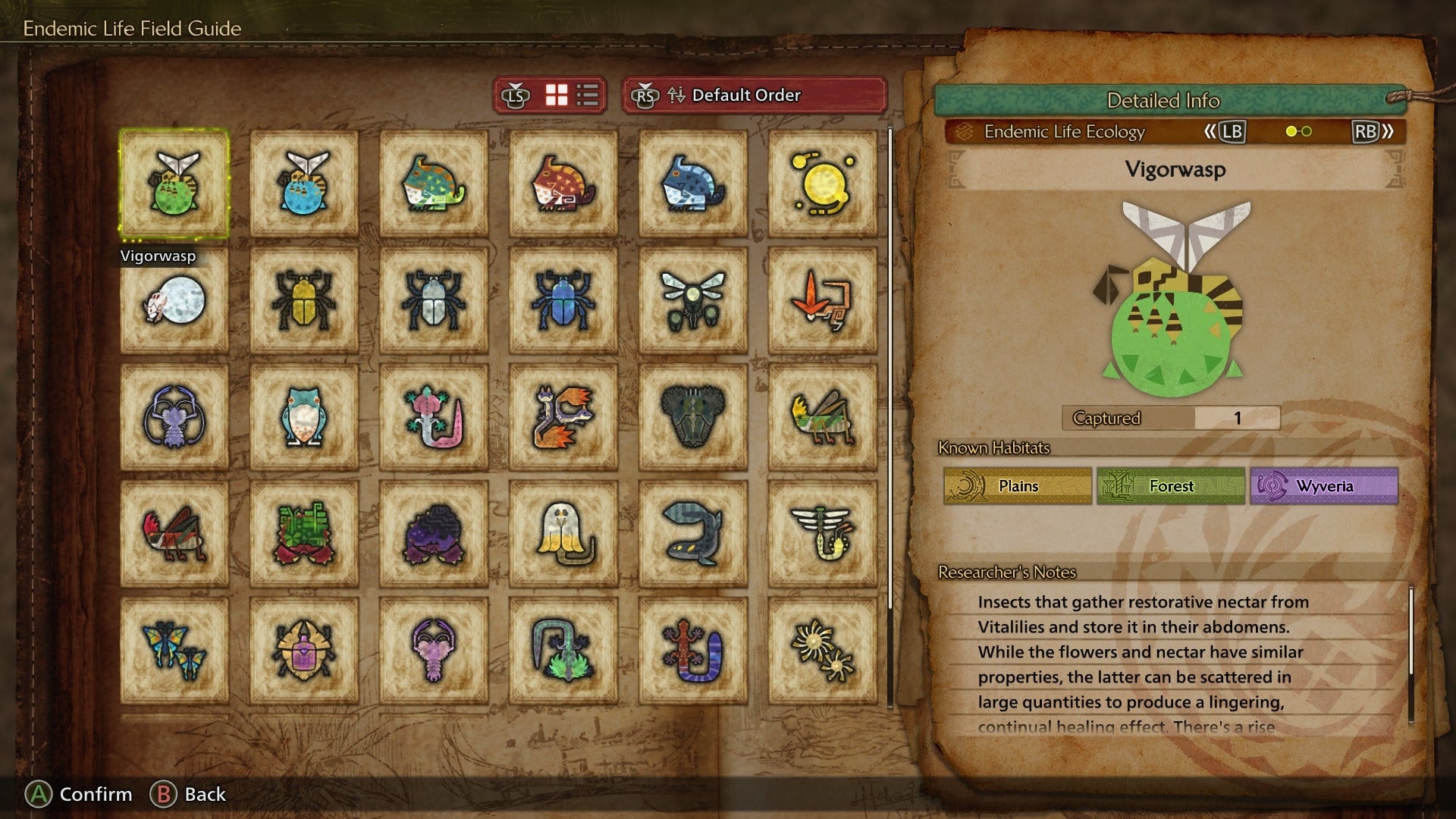Select the yellow glowing orb creature tile

point(822,184)
